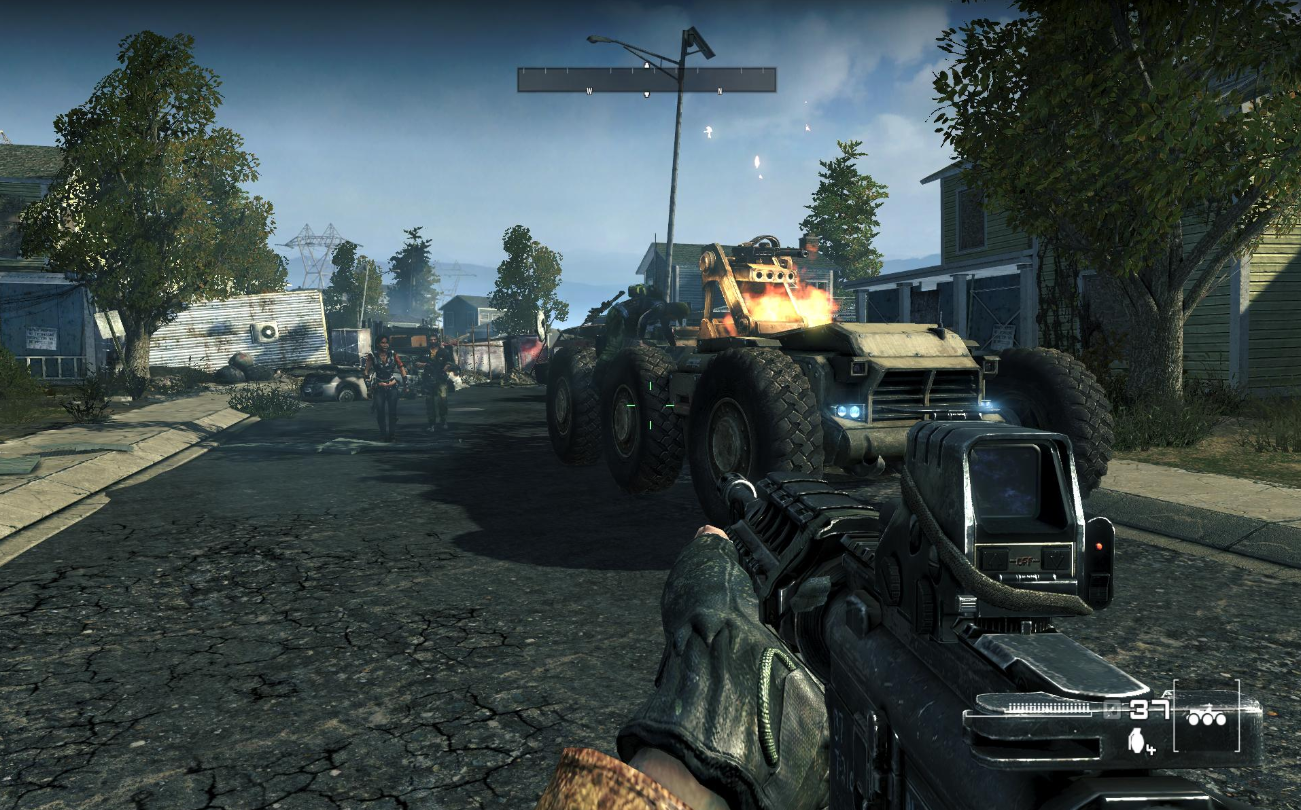Select the Goliath vehicle icon
Image resolution: width=1301 pixels, height=810 pixels.
coord(1207,717)
